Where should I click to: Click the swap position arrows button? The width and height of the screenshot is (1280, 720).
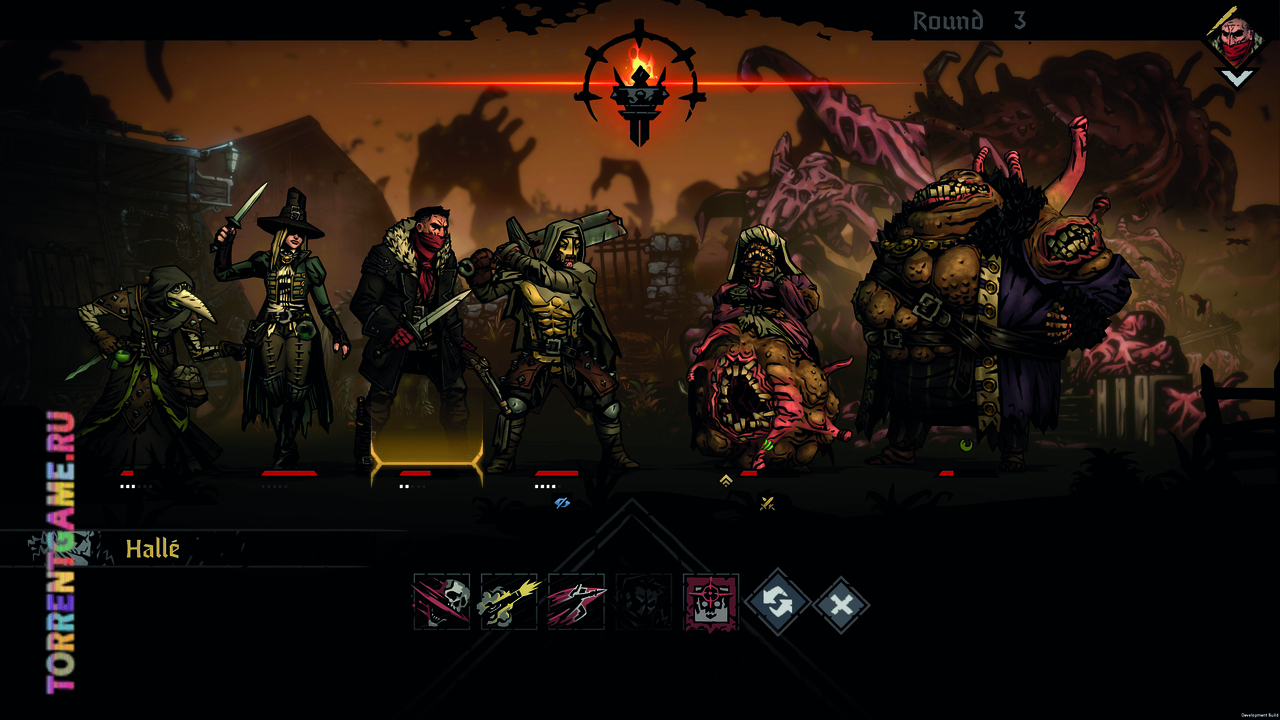(777, 603)
